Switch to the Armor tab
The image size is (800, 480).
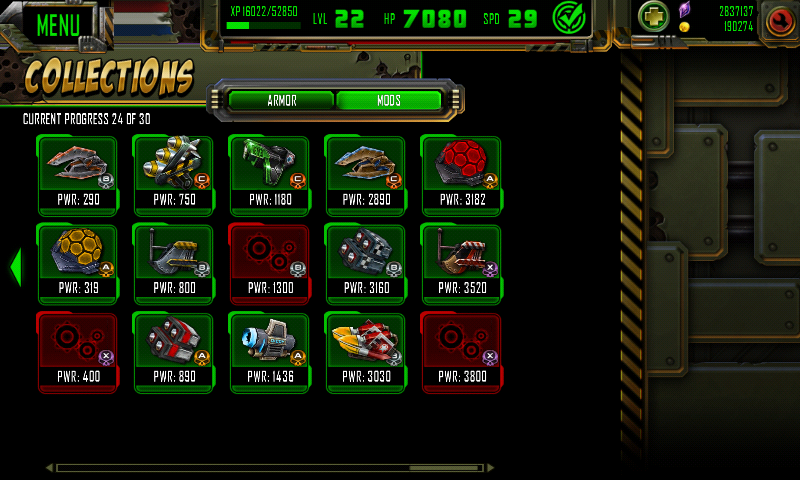[281, 101]
